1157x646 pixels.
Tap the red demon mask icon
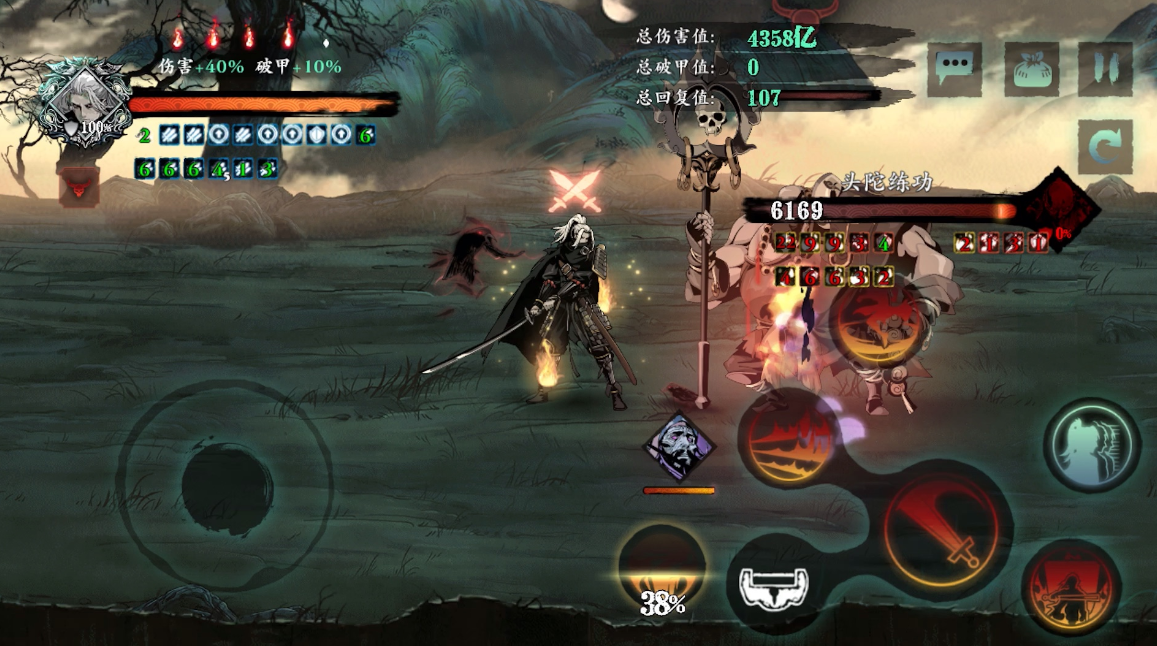tap(78, 186)
